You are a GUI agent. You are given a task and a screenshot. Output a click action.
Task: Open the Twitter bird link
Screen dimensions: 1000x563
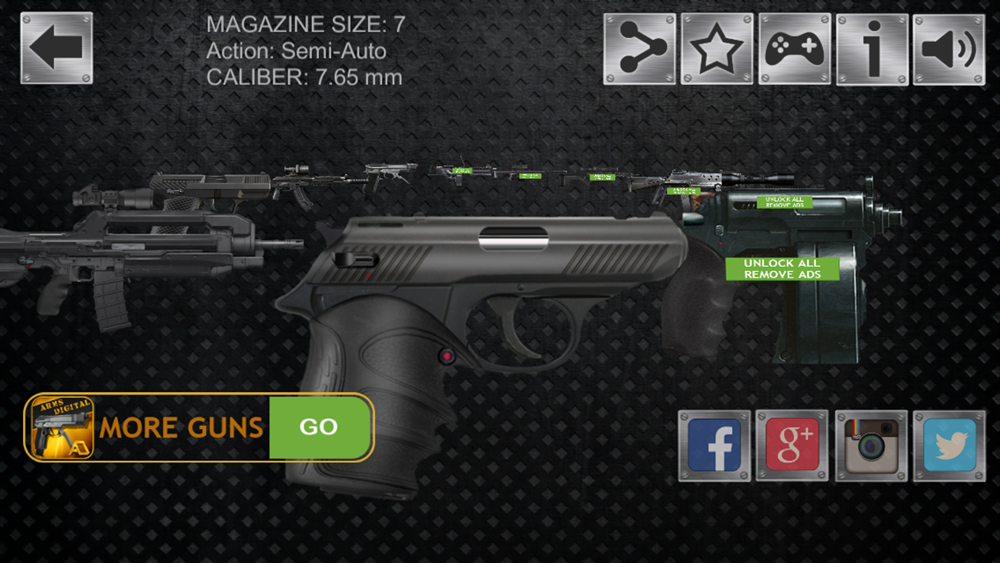pos(948,446)
